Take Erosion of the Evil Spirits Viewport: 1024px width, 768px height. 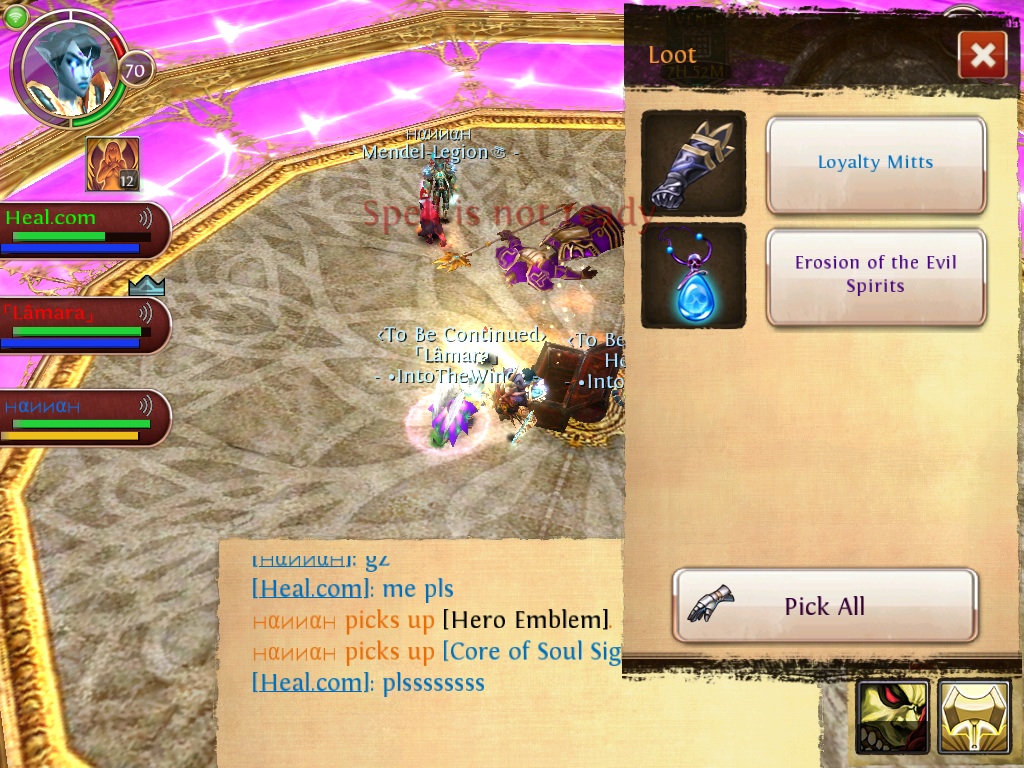click(876, 275)
